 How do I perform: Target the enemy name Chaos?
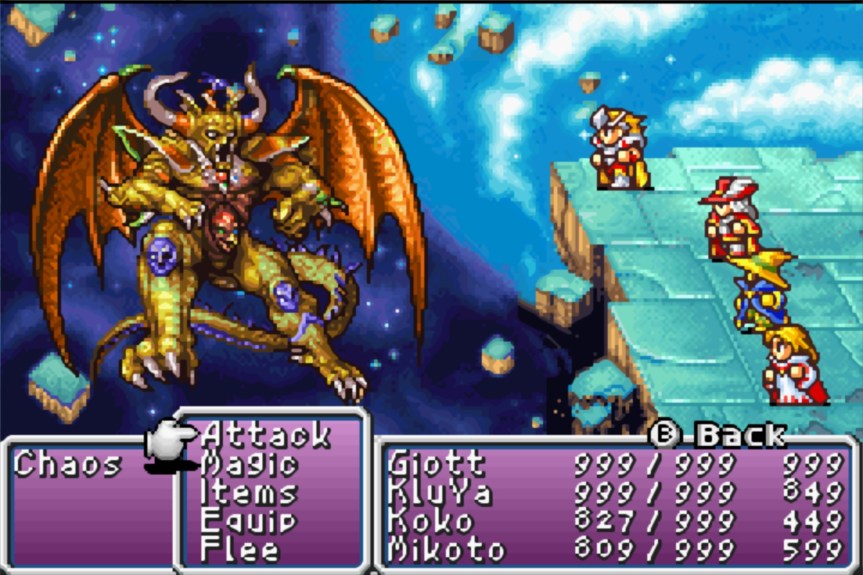pyautogui.click(x=68, y=464)
